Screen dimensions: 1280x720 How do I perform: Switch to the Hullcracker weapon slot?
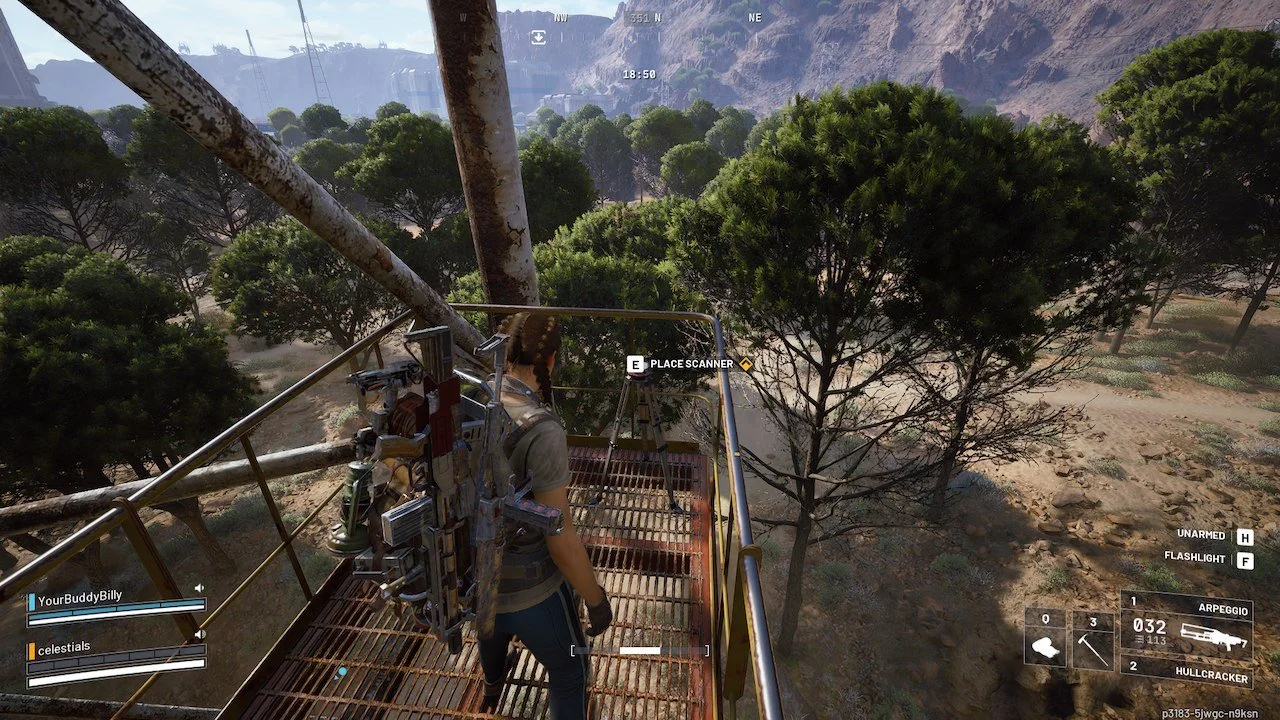[x=1186, y=673]
